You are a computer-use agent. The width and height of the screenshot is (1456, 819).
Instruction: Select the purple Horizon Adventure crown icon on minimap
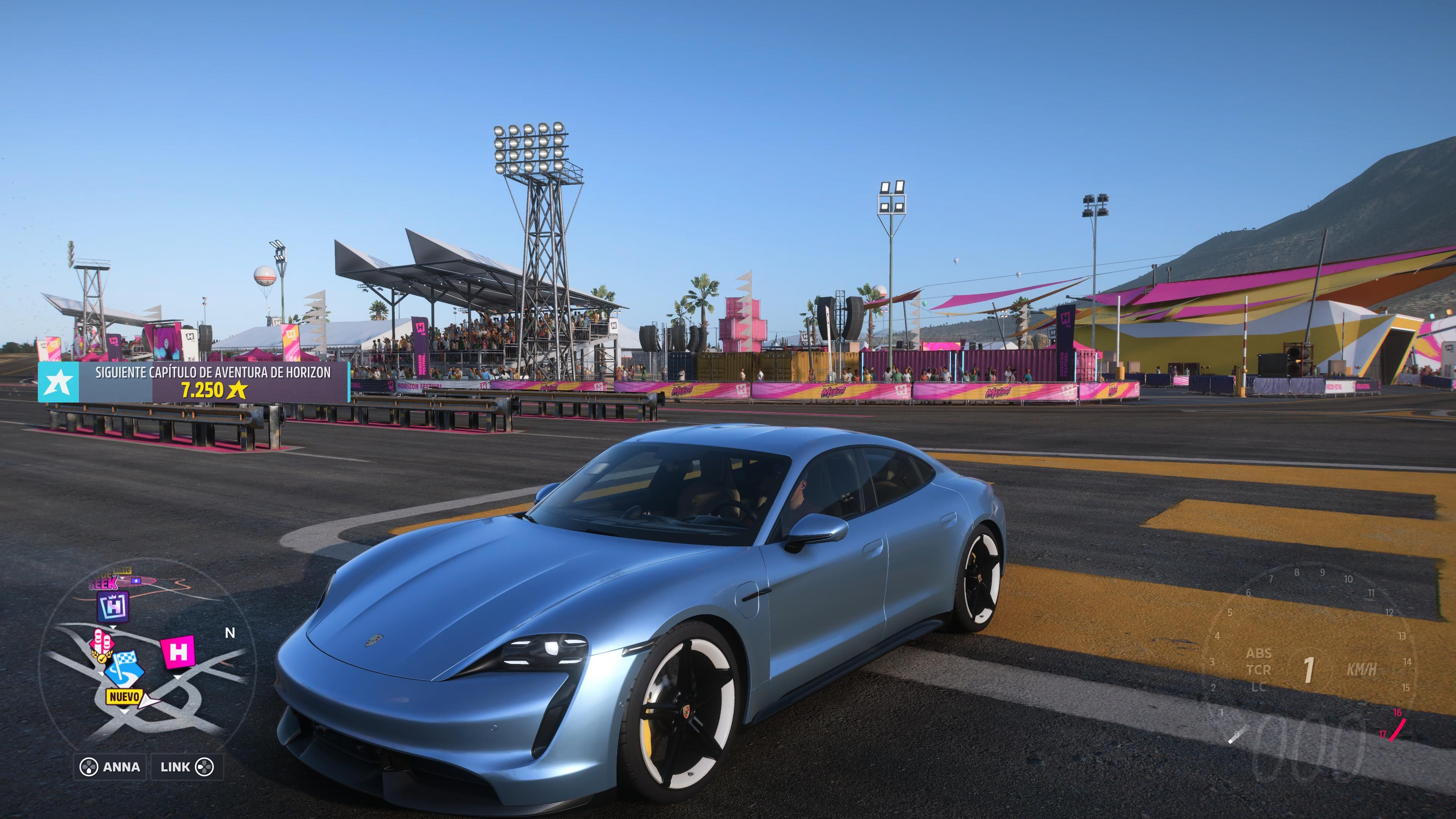click(113, 607)
